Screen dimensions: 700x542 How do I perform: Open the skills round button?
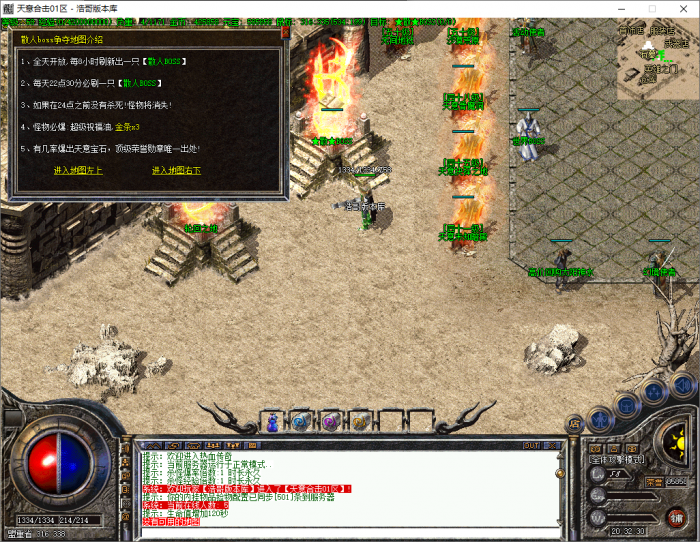(x=653, y=391)
